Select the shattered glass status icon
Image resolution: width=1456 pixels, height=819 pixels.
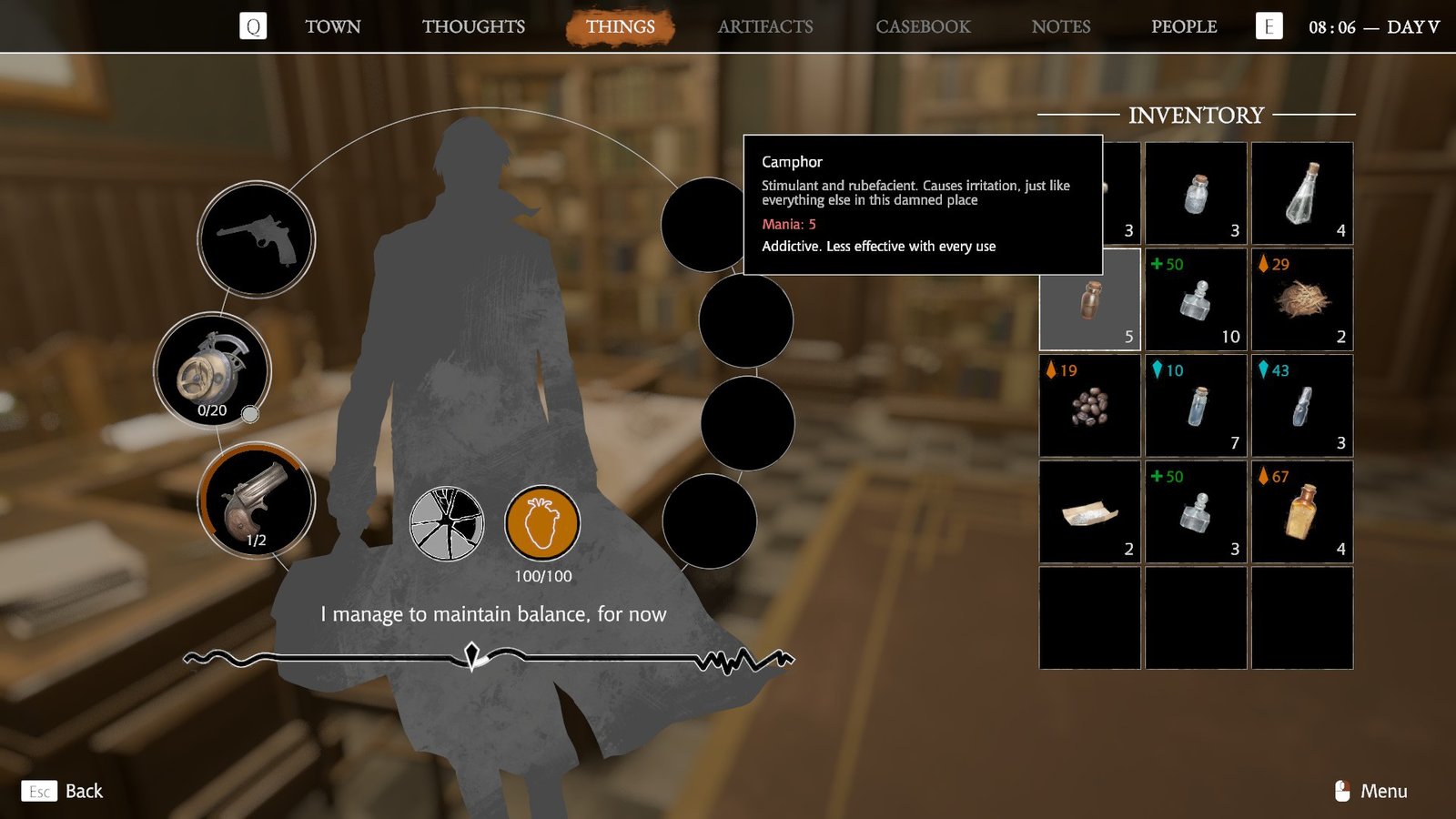pos(446,523)
